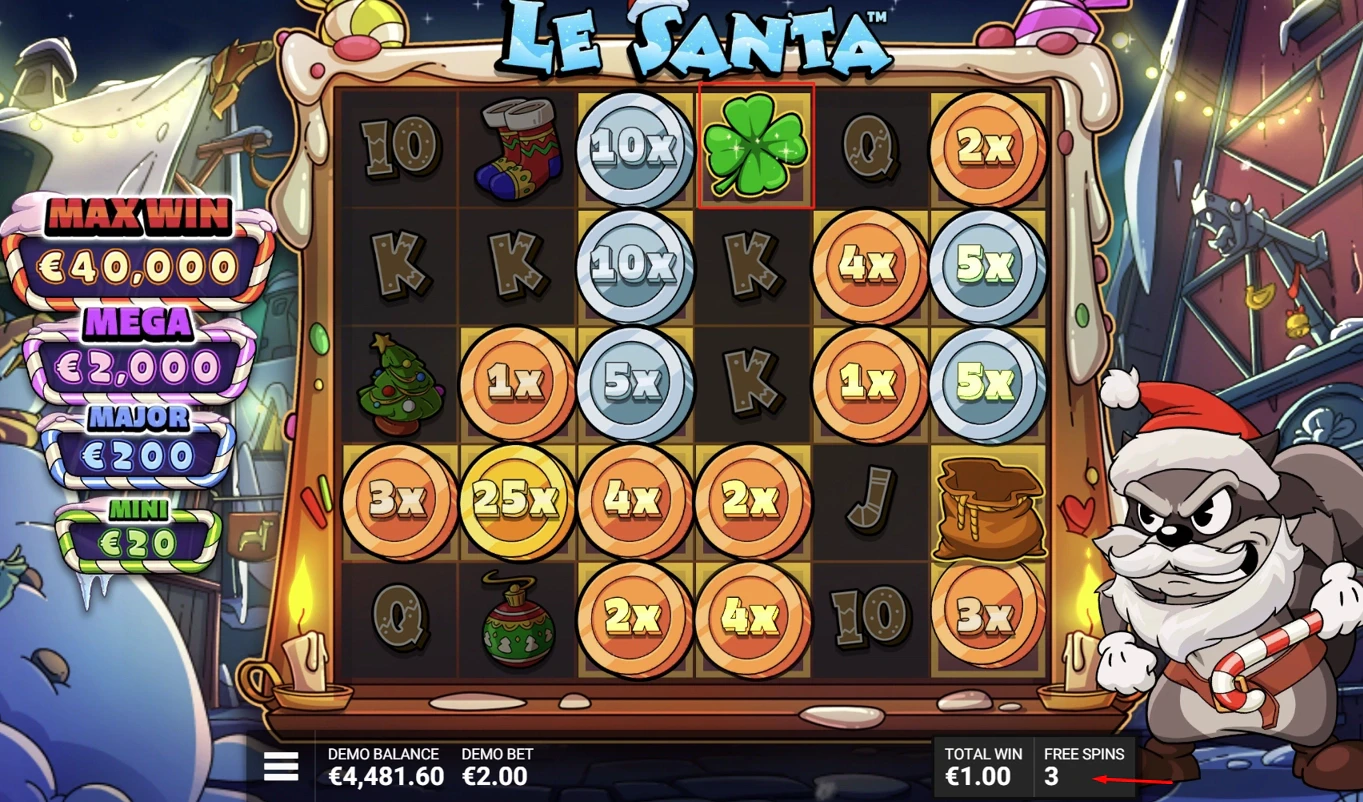Select the Christmas tree symbol
Screen dimensions: 1363x802
click(x=399, y=383)
